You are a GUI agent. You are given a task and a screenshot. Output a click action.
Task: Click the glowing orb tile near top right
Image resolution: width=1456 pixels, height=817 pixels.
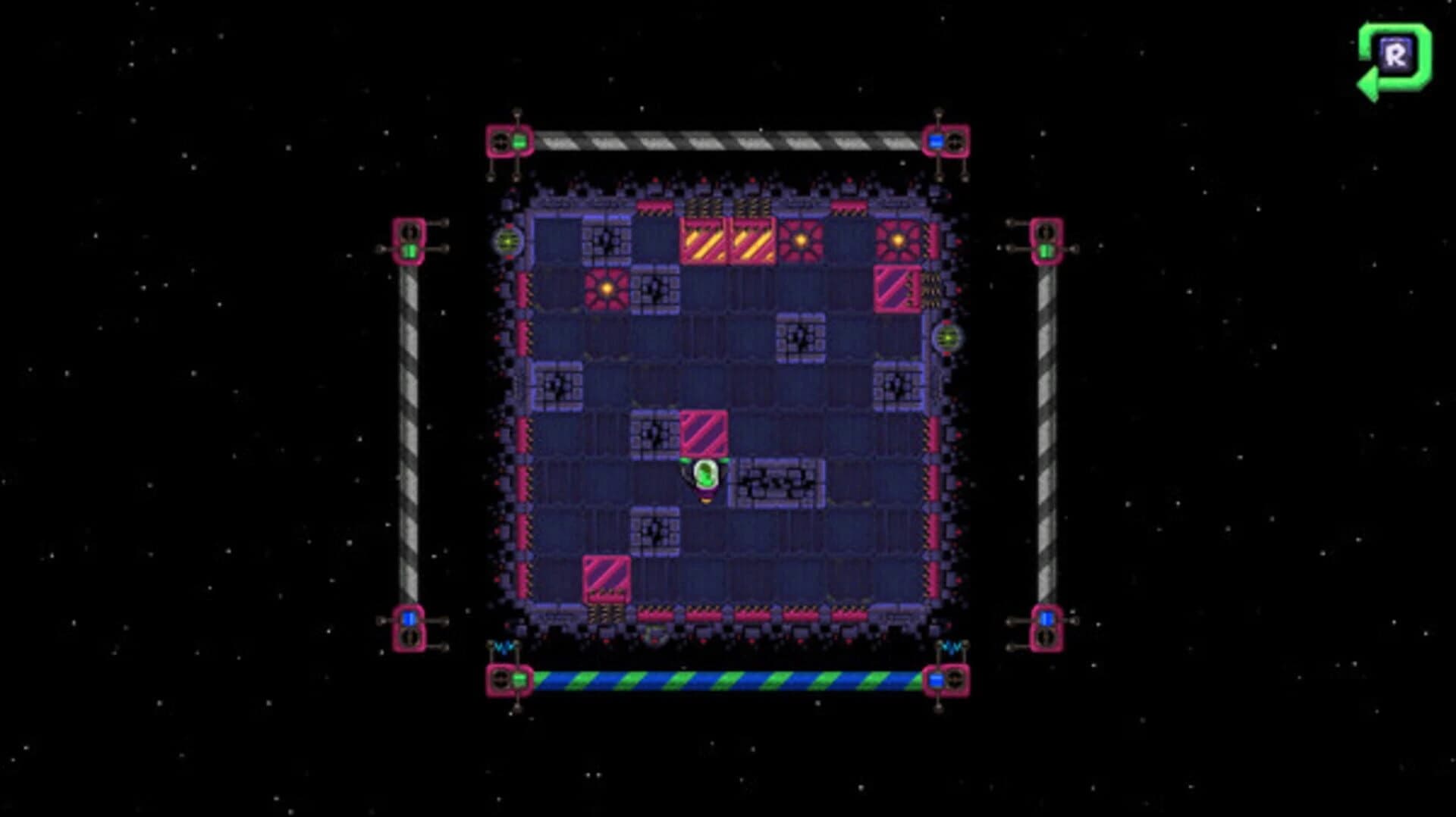click(896, 241)
